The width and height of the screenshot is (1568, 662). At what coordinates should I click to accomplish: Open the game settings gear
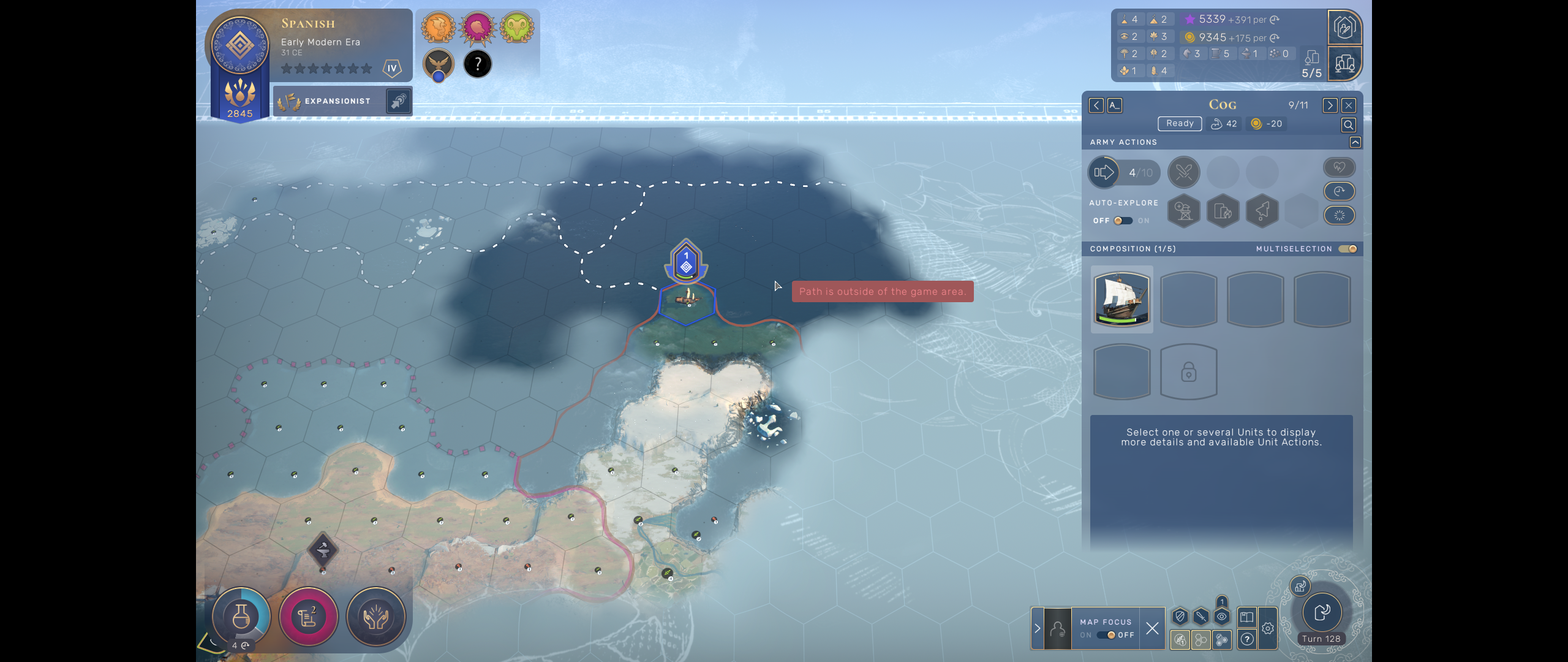[1268, 628]
